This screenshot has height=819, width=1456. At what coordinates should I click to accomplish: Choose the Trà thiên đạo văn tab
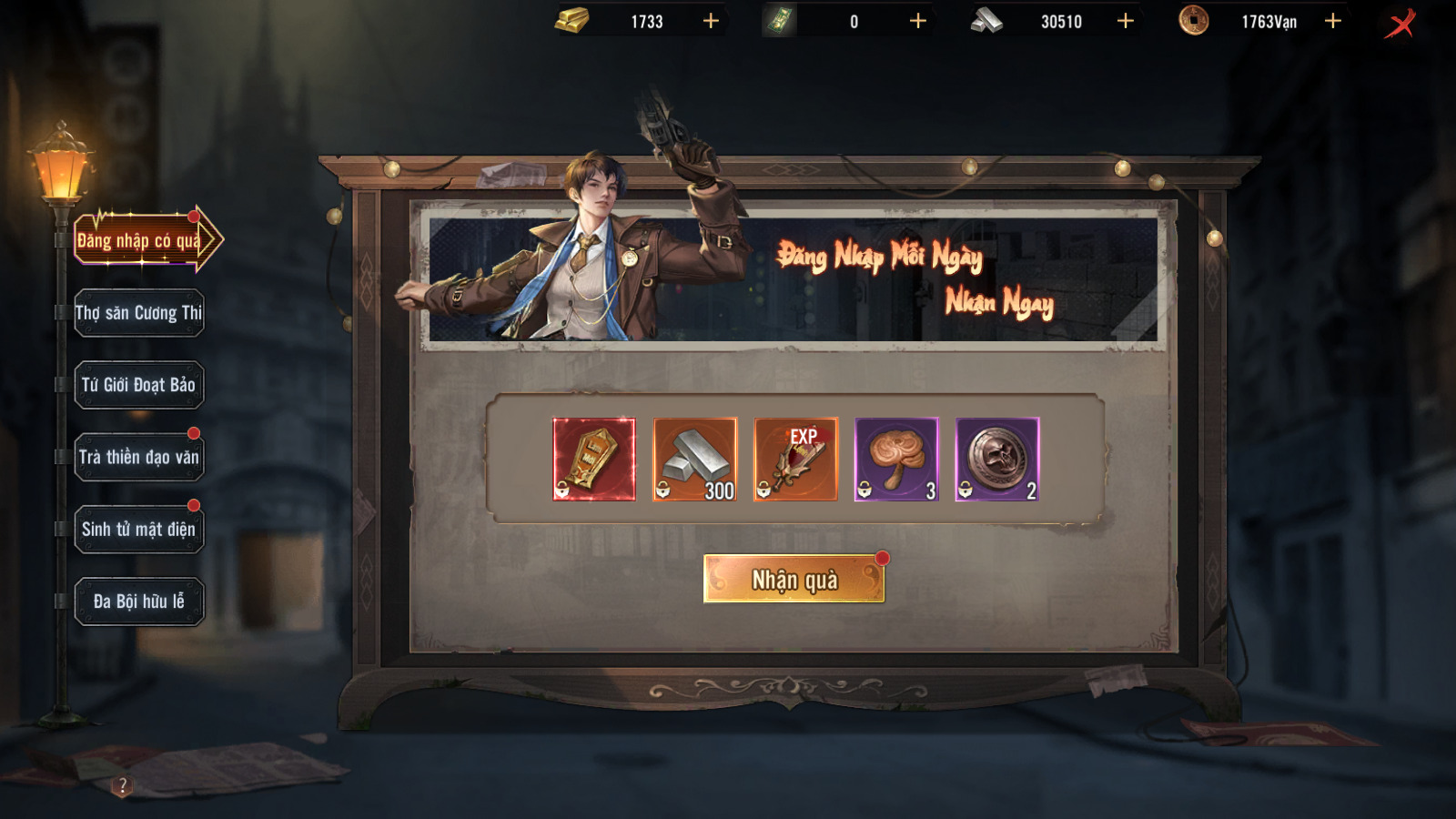point(139,457)
